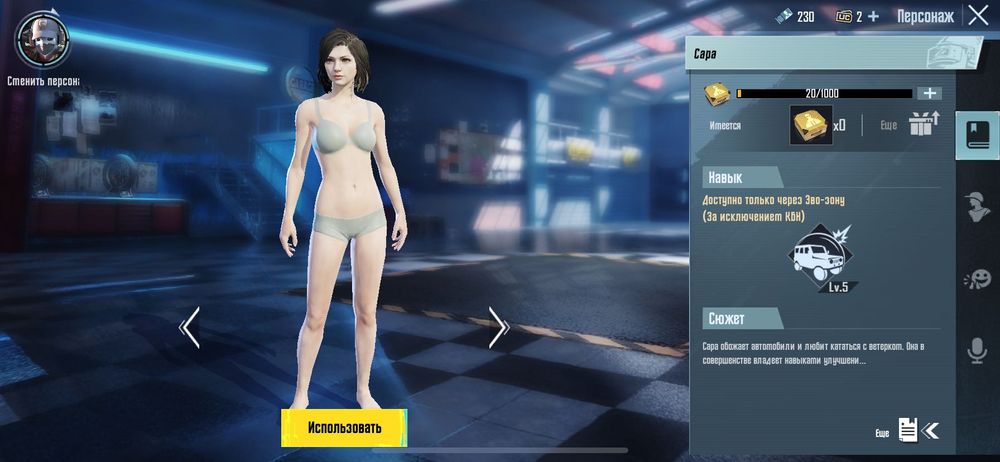Open the gift box Еще icon
This screenshot has height=462, width=1000.
click(921, 125)
